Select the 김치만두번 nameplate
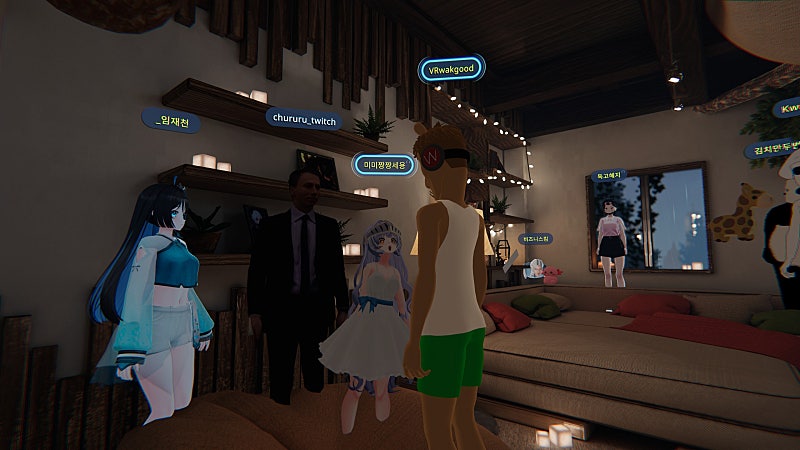 pos(771,149)
